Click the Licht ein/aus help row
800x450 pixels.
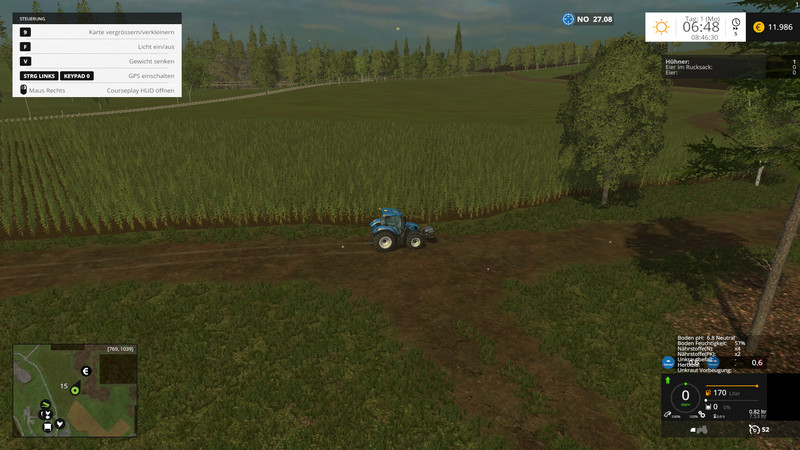pos(97,47)
